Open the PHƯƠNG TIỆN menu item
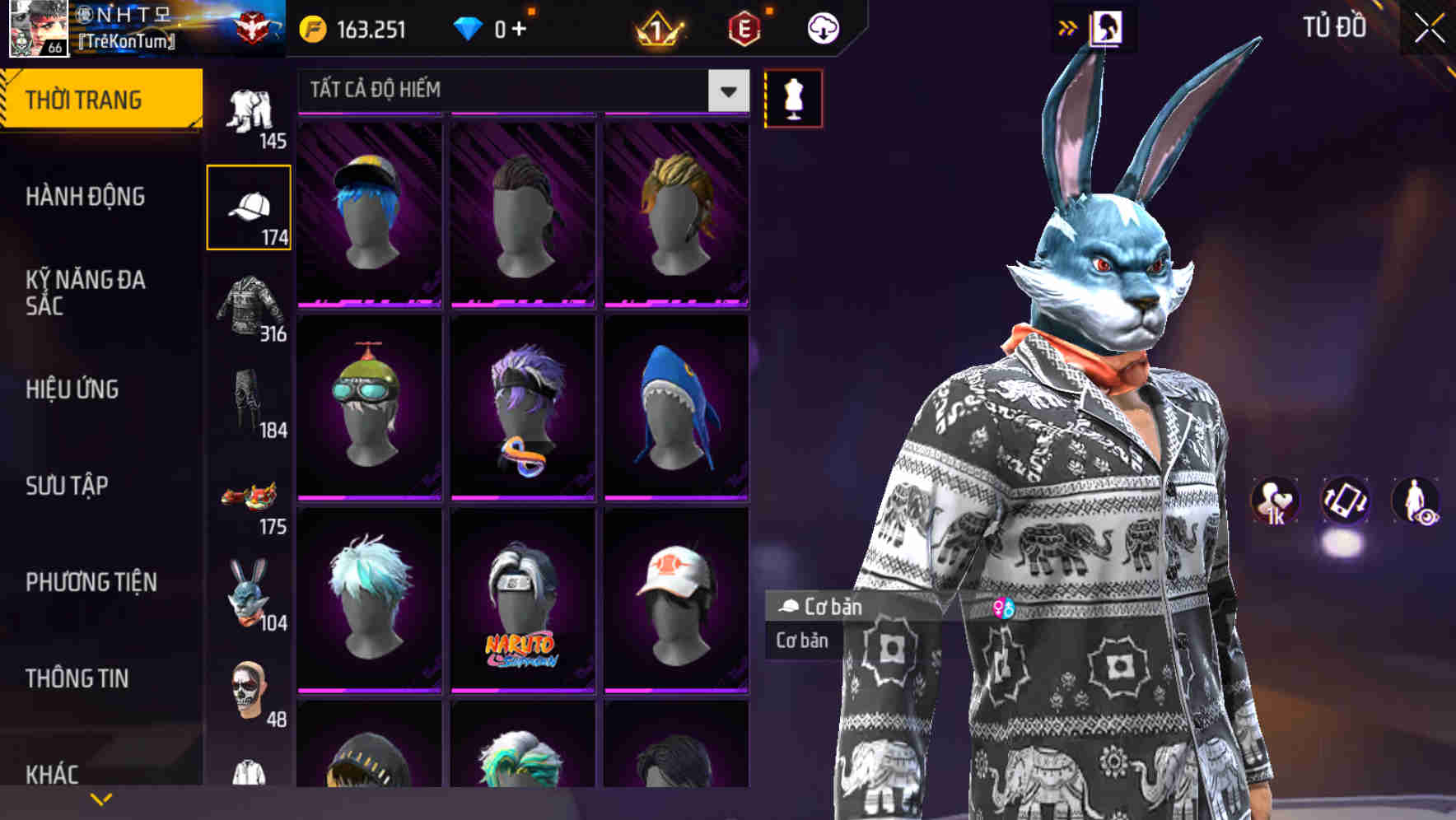Screen dimensions: 1456x820 tap(89, 580)
